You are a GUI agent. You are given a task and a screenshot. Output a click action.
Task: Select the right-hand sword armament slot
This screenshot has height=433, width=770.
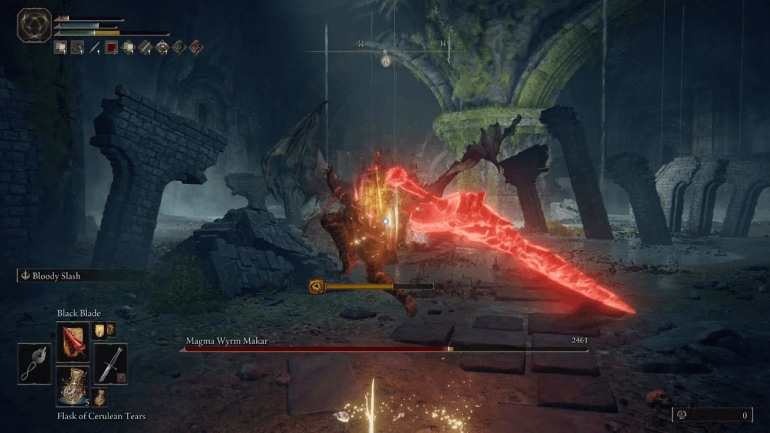coord(110,362)
